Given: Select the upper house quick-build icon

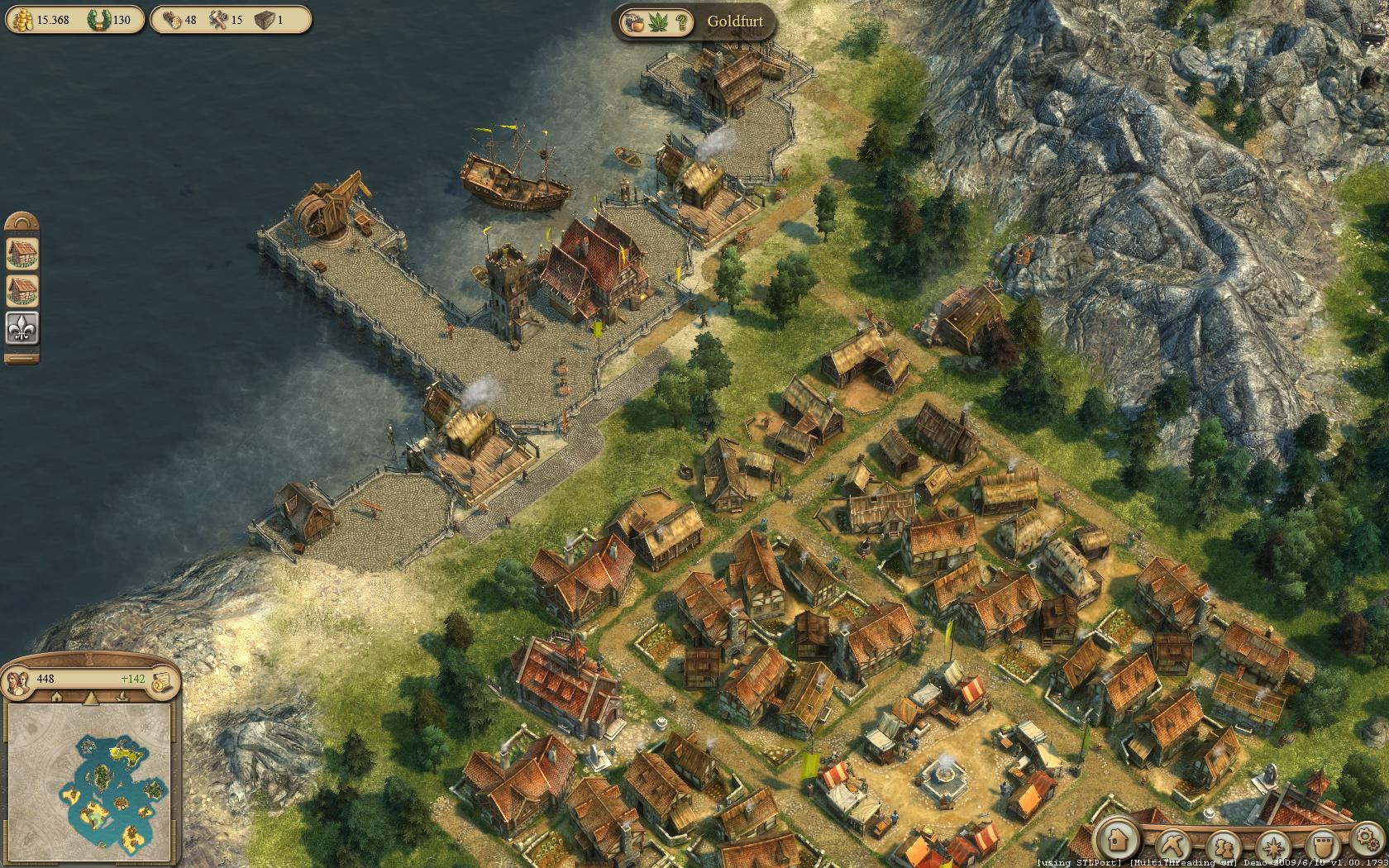Looking at the screenshot, I should coord(22,253).
